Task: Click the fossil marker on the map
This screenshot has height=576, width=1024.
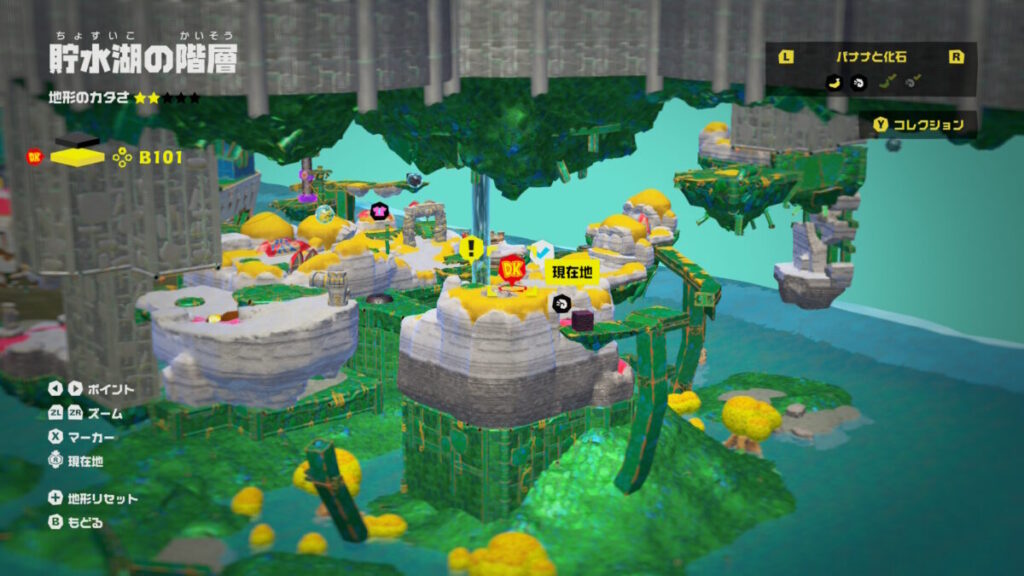Action: (x=560, y=304)
